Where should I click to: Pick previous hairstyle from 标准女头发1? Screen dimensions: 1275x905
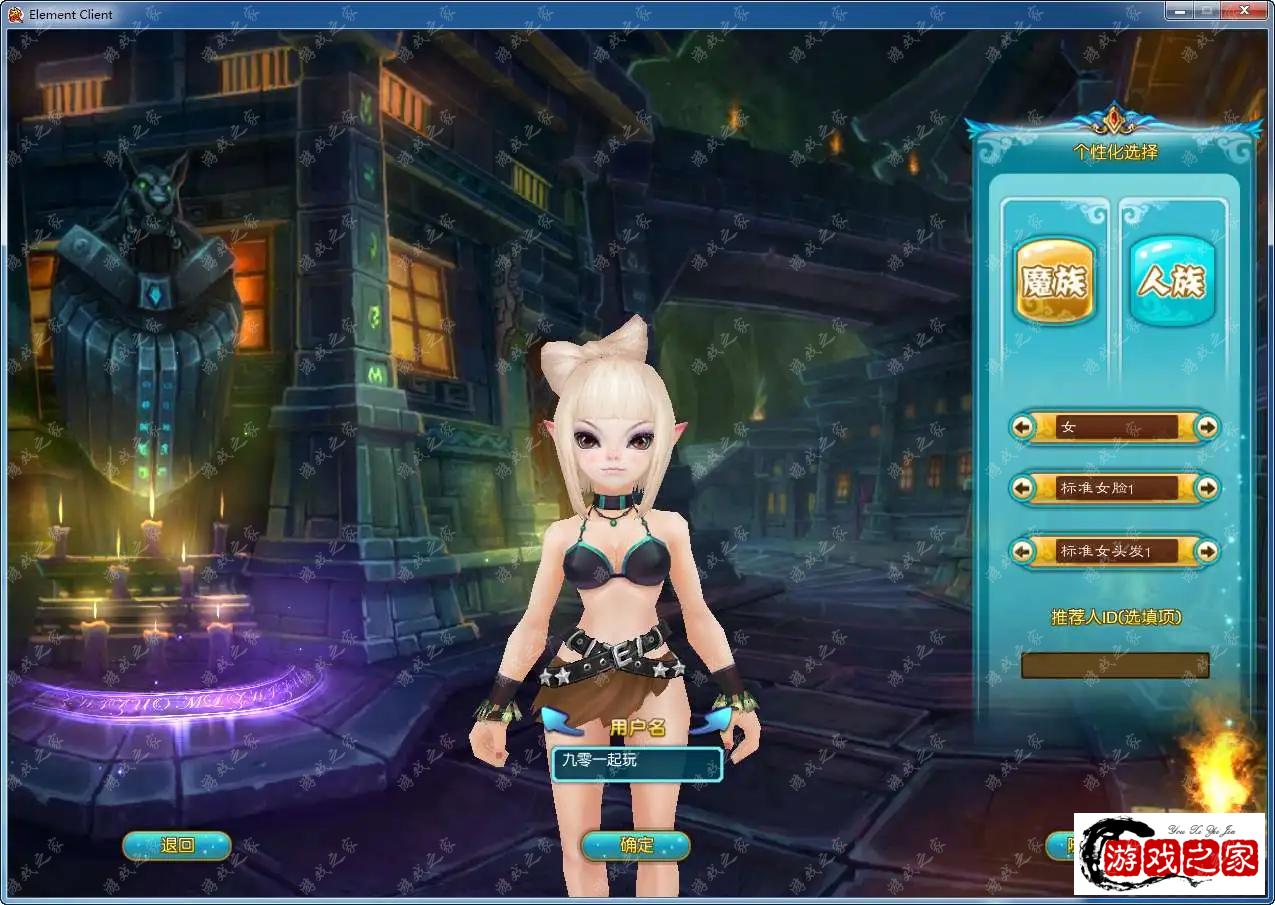pos(1022,551)
